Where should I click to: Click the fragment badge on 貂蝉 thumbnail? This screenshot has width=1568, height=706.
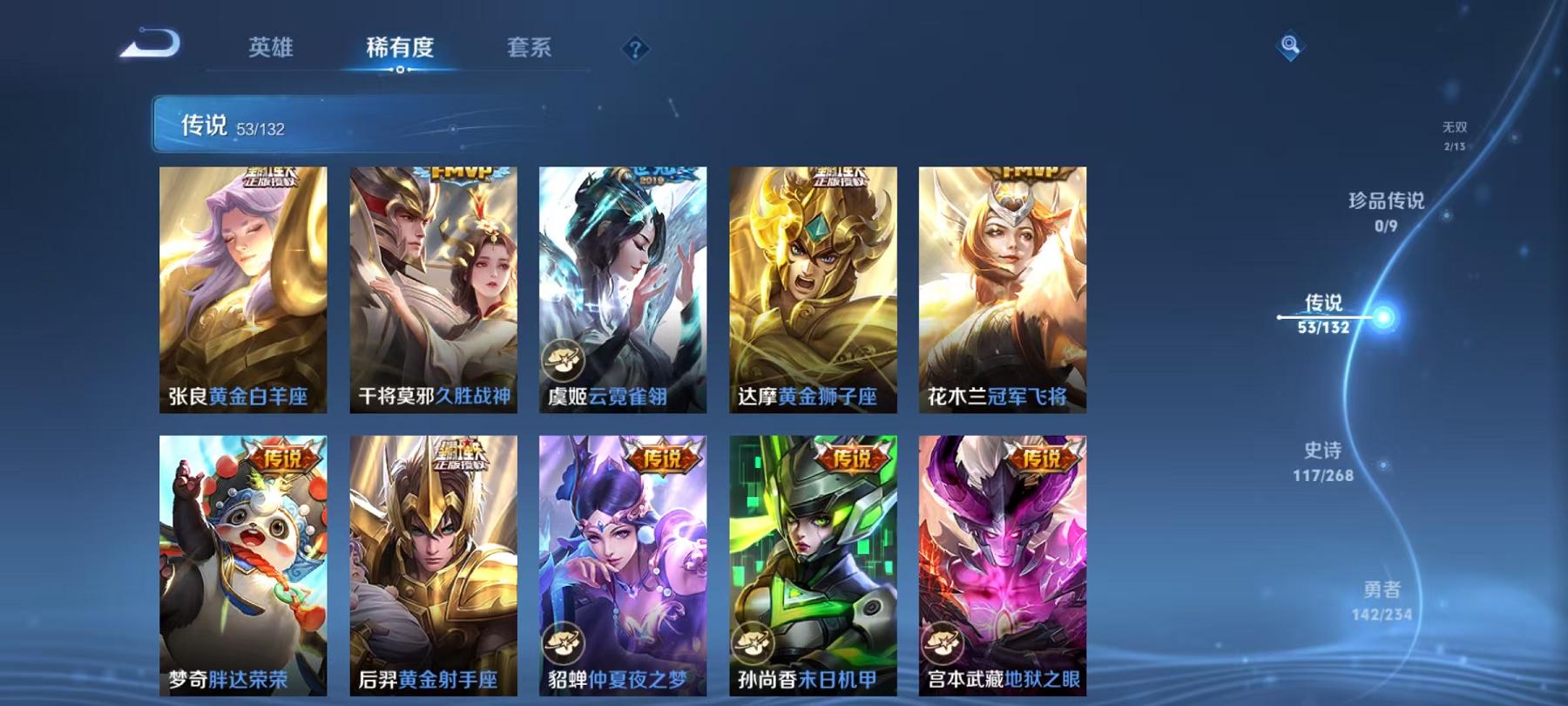point(564,645)
